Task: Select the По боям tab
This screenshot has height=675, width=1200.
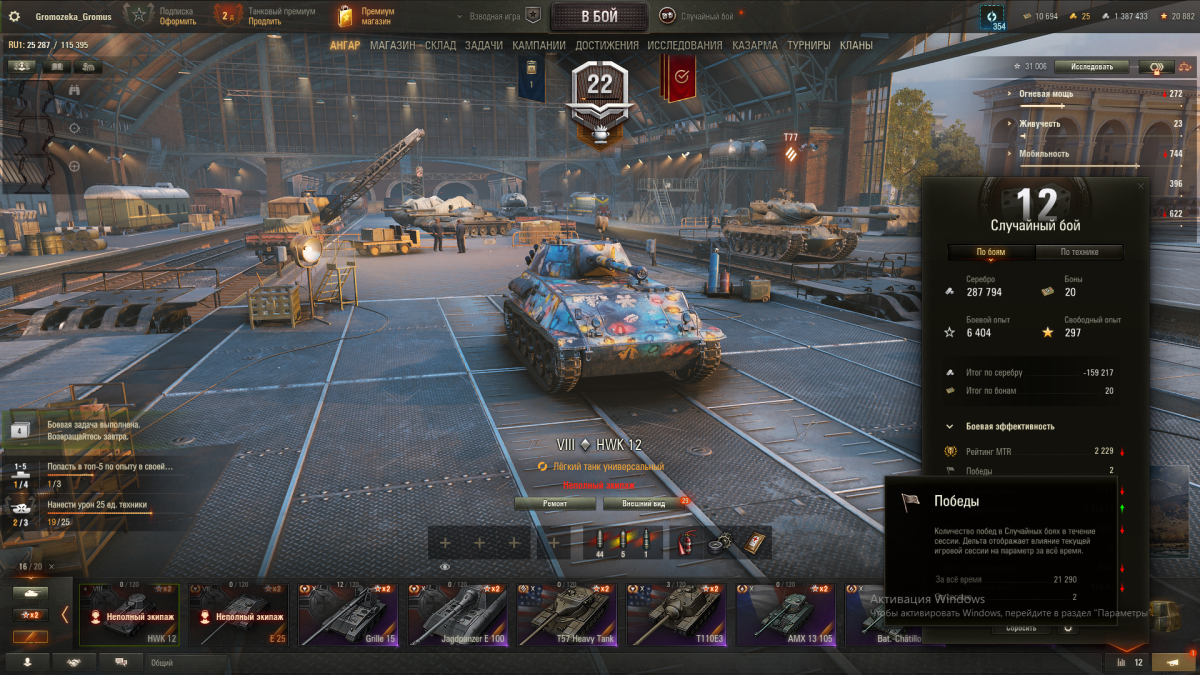Action: point(991,252)
